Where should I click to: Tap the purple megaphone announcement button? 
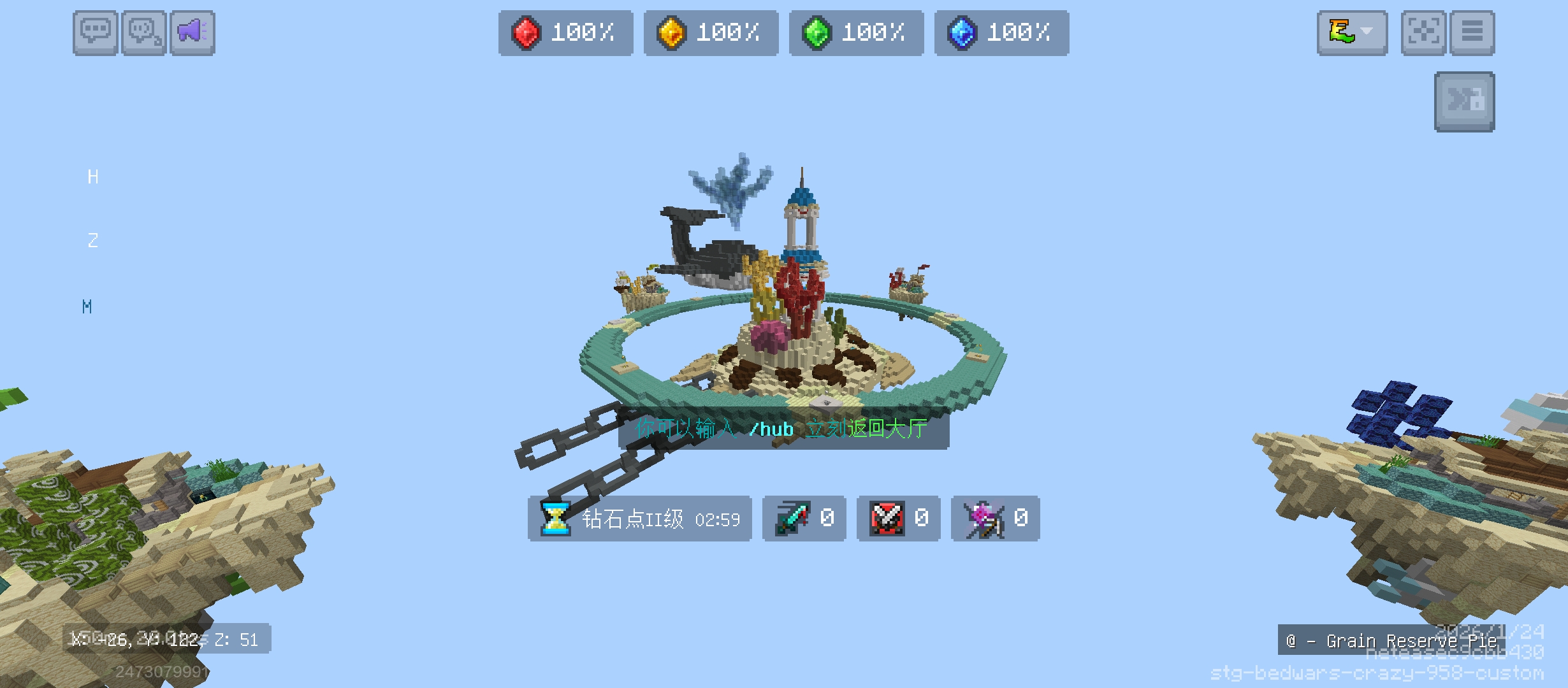tap(192, 32)
